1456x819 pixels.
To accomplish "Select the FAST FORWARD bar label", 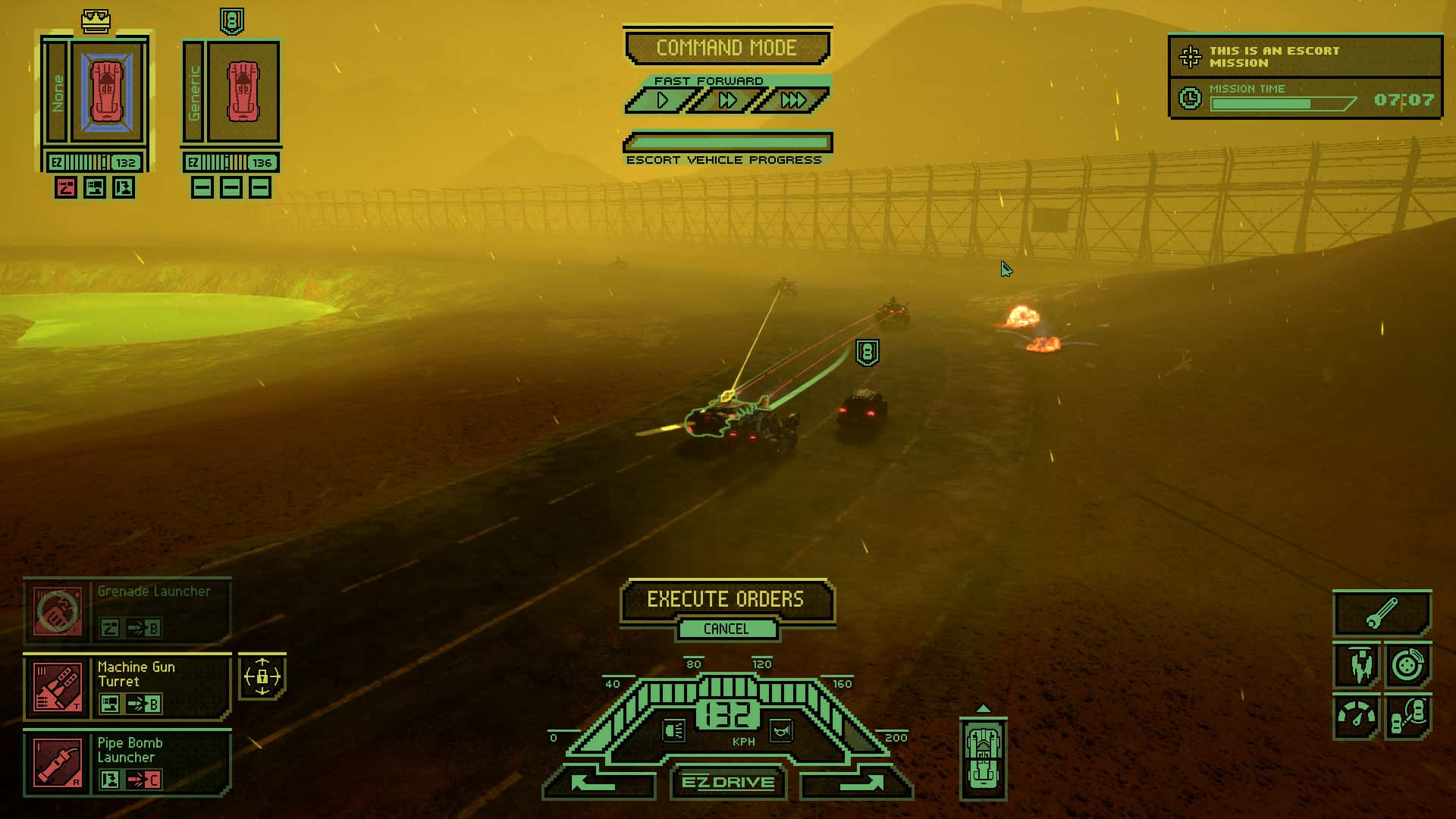I will point(708,80).
